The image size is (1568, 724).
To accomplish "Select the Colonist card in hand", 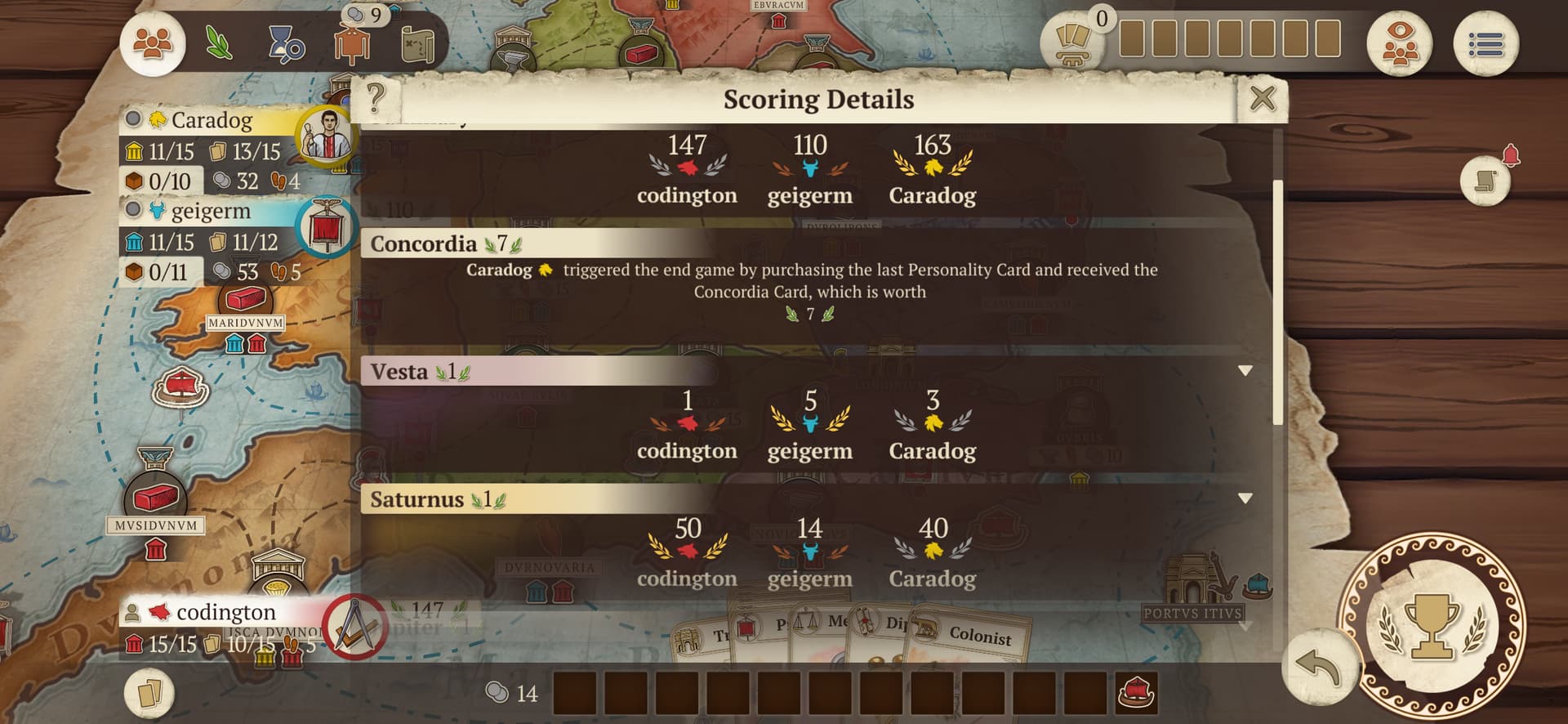I will click(x=978, y=635).
